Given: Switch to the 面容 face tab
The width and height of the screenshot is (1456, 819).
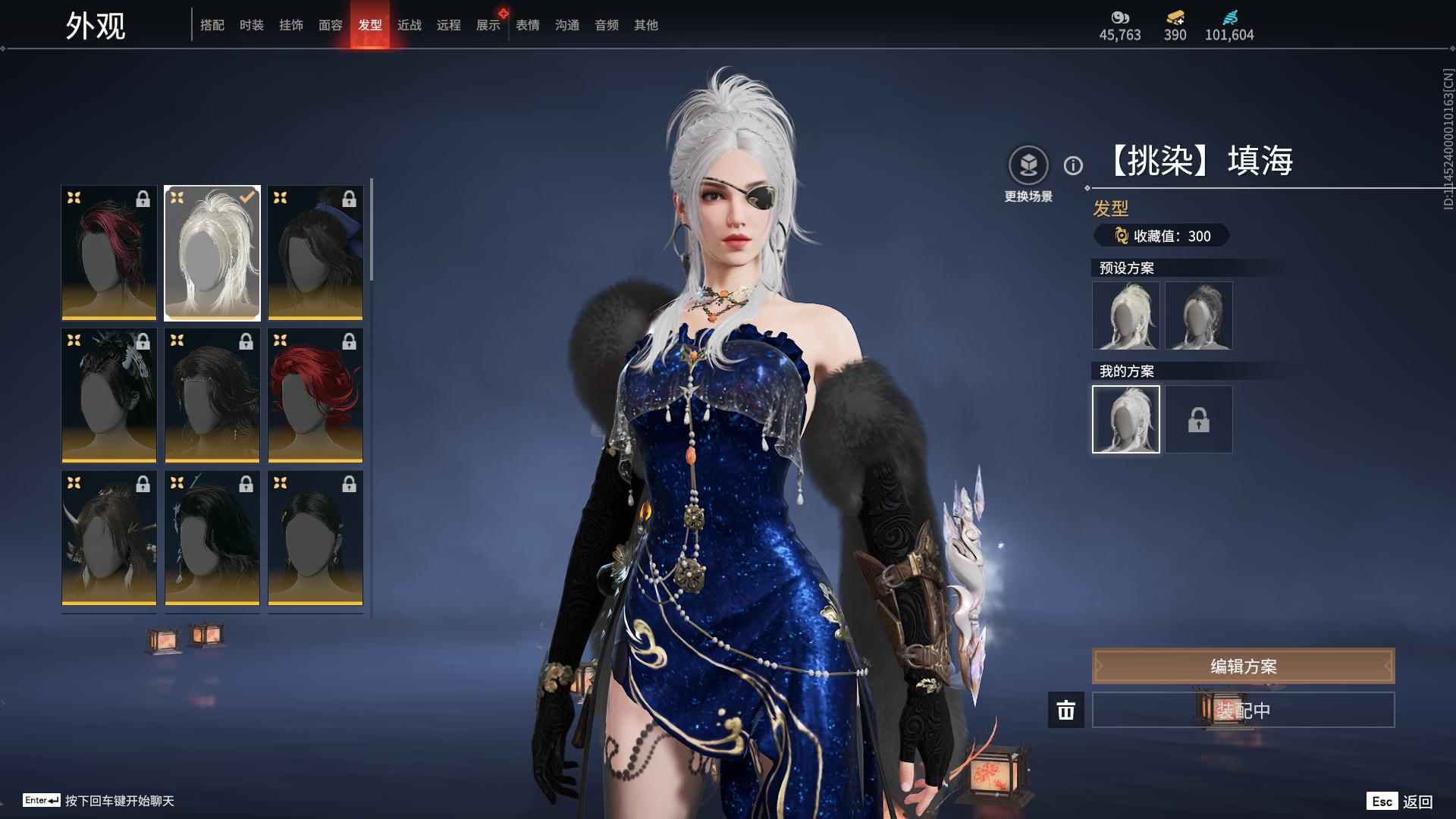Looking at the screenshot, I should [330, 25].
